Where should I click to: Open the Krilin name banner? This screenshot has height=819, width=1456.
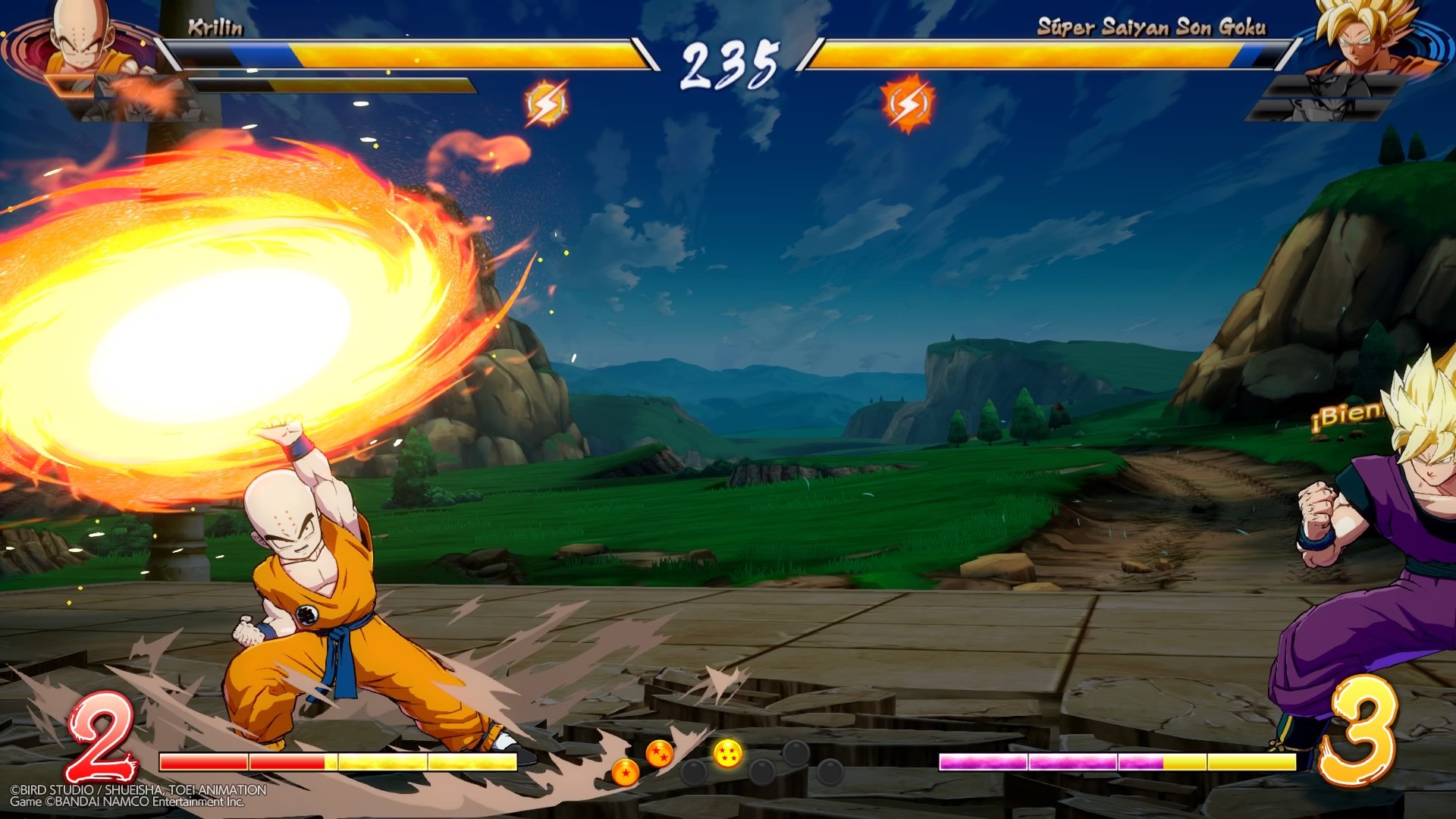pyautogui.click(x=216, y=28)
